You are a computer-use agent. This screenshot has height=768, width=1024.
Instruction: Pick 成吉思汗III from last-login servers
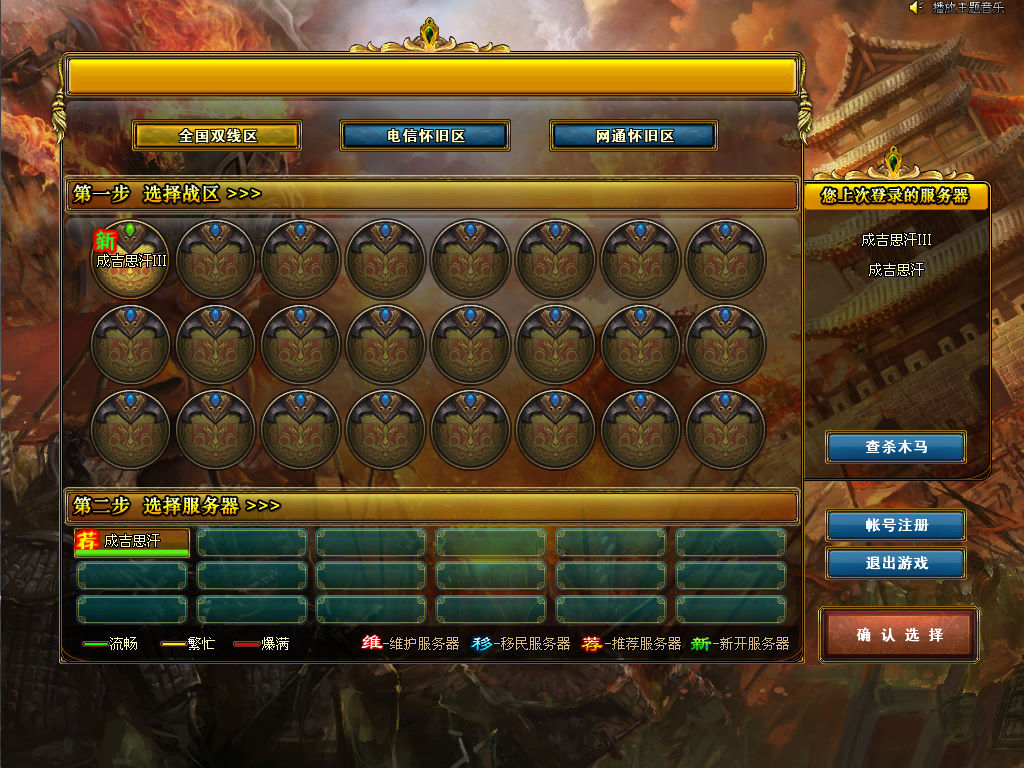pos(896,240)
